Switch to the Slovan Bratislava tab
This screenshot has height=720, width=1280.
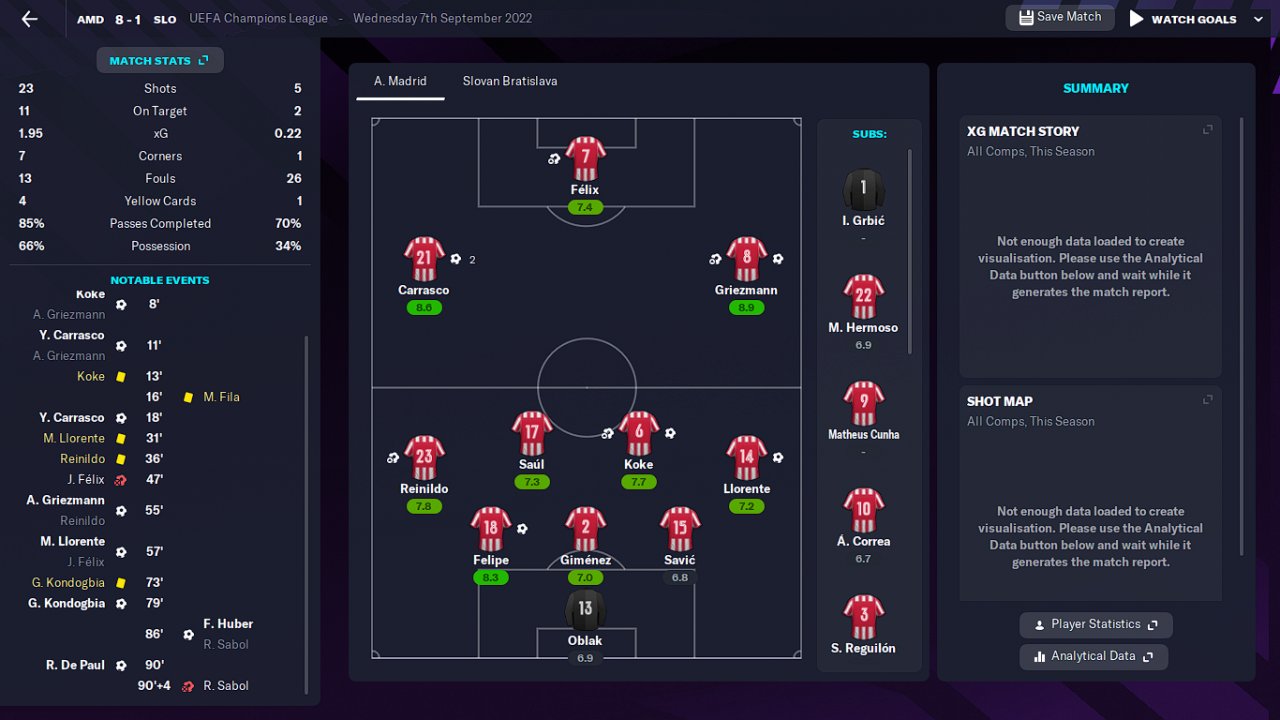pos(509,81)
